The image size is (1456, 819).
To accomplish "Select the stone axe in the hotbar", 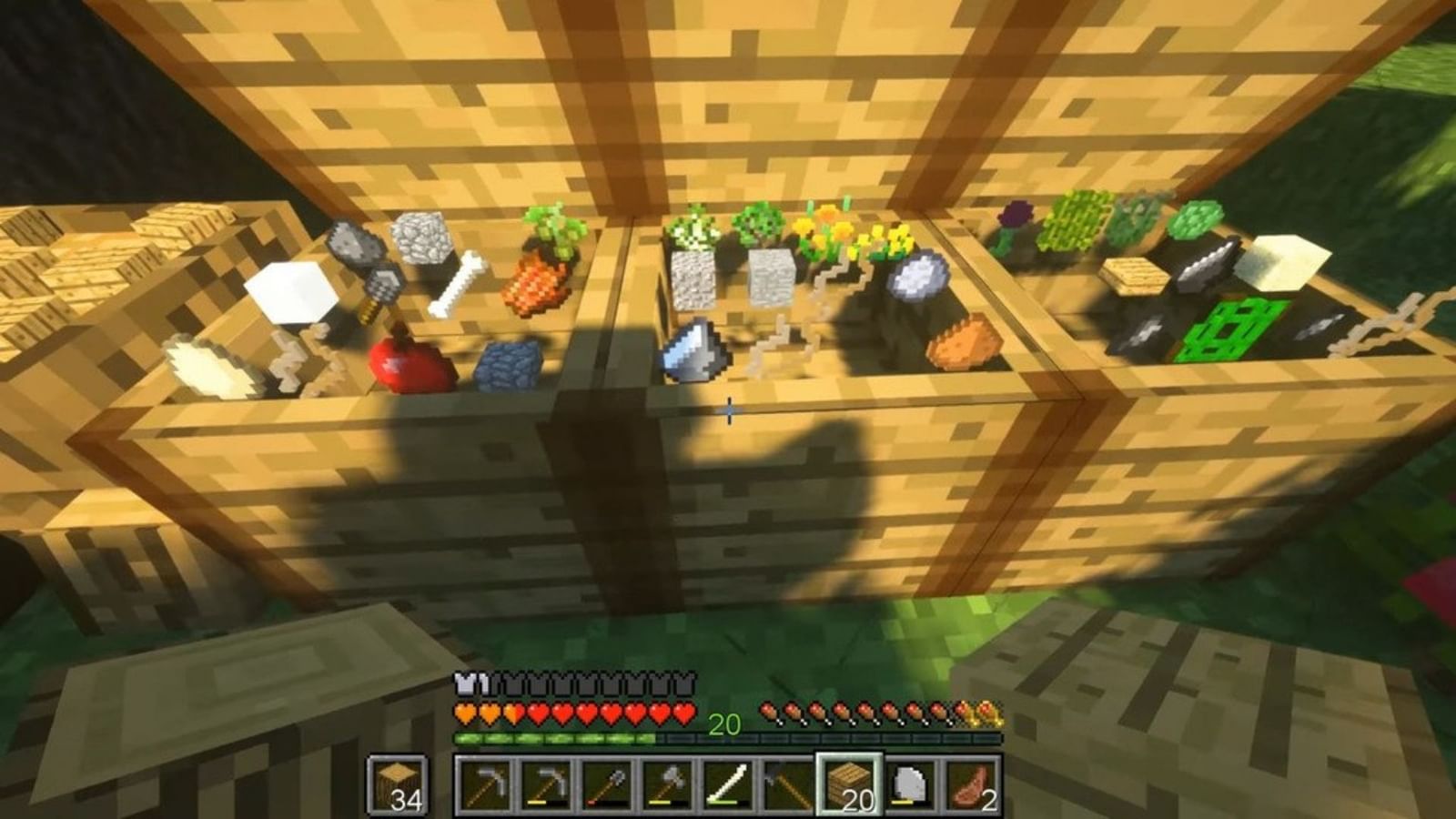I will (x=665, y=786).
